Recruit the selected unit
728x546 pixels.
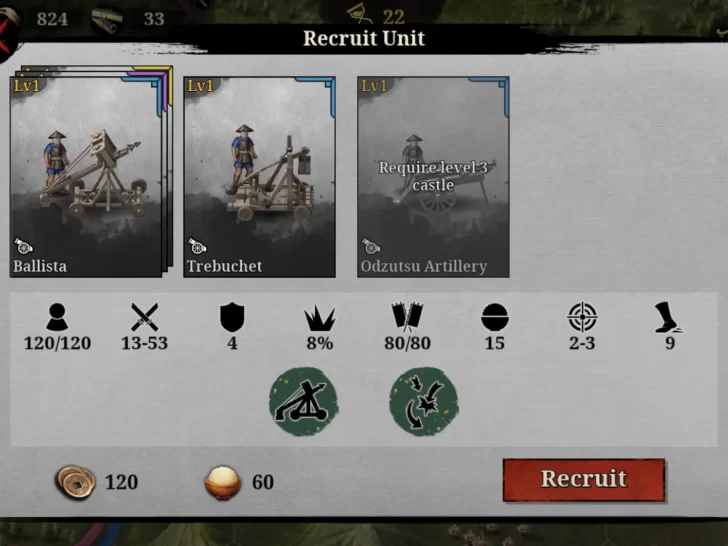(x=583, y=479)
